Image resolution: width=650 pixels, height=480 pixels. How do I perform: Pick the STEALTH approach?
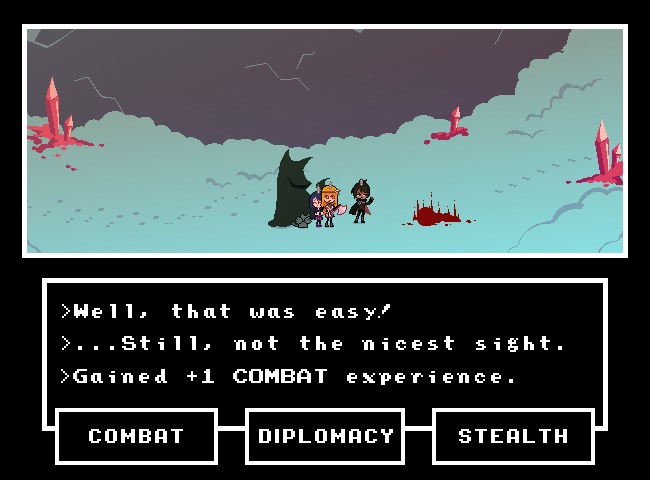point(513,436)
